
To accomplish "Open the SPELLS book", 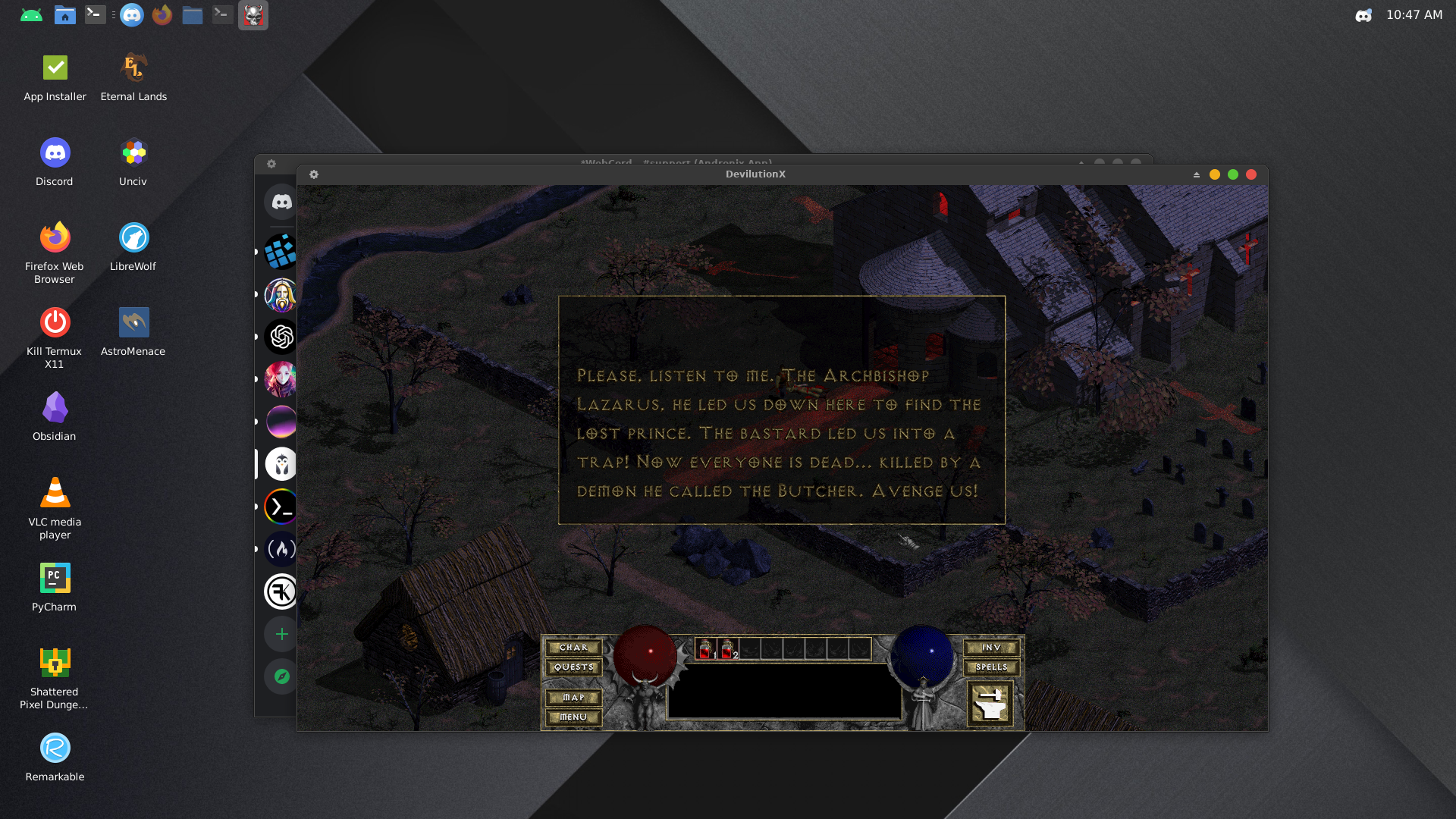I will 991,667.
